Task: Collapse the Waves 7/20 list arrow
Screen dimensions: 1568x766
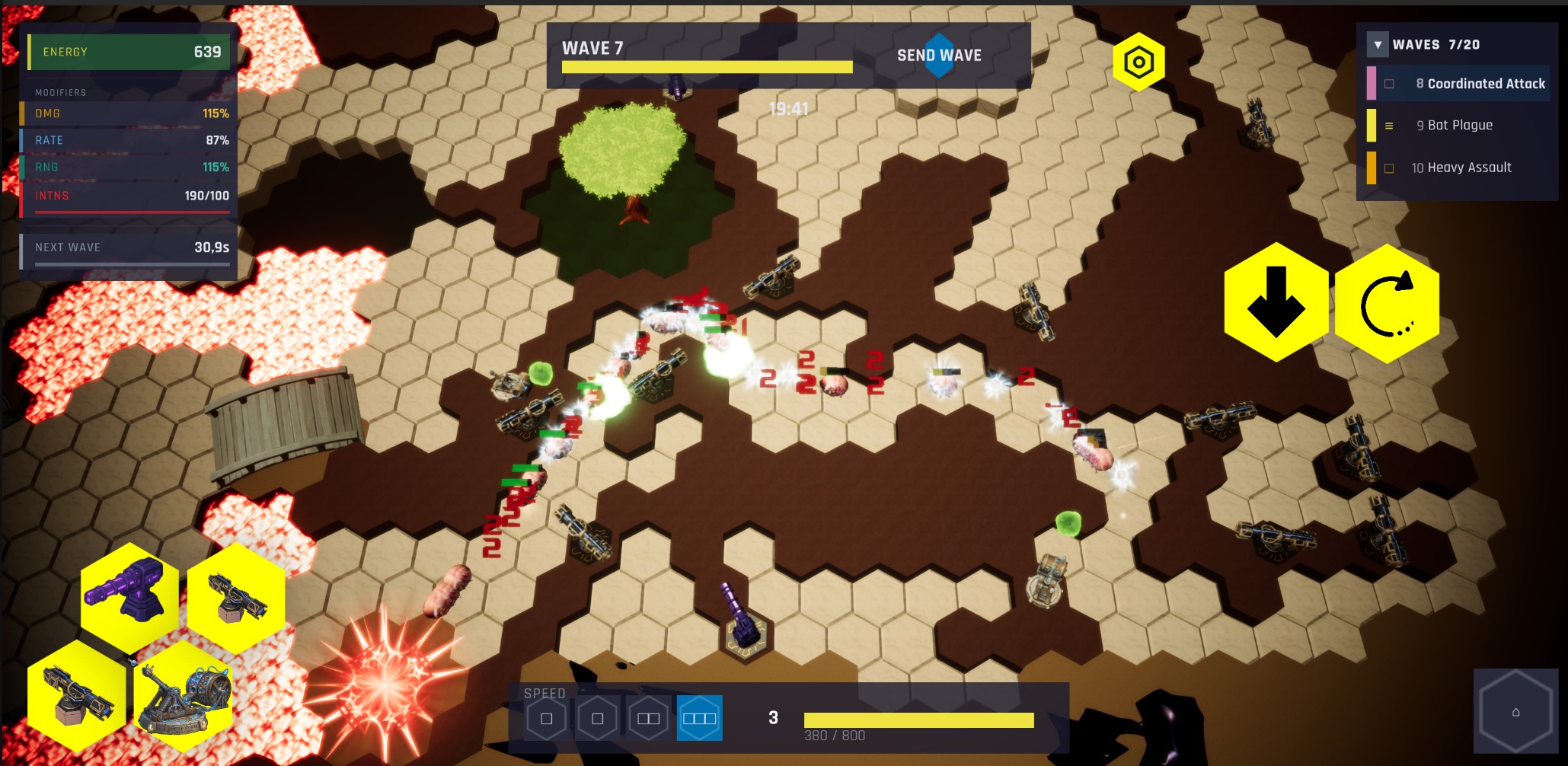Action: point(1378,45)
